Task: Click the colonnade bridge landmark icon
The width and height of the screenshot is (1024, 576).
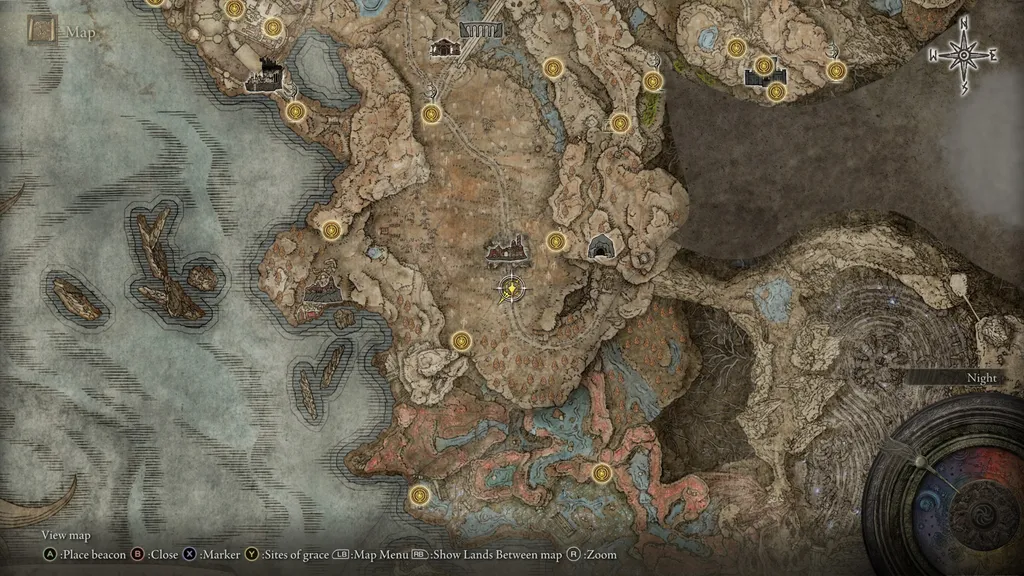Action: point(480,30)
